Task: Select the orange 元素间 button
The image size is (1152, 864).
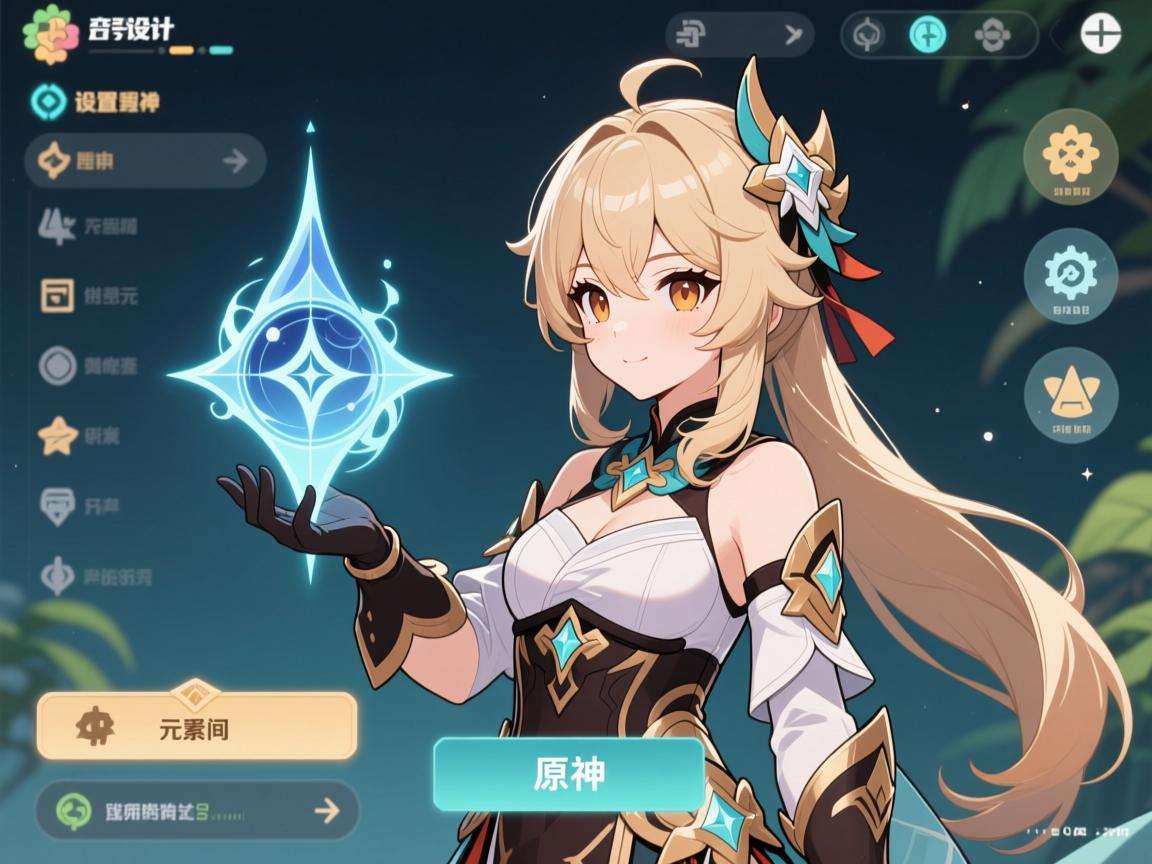Action: click(x=197, y=726)
